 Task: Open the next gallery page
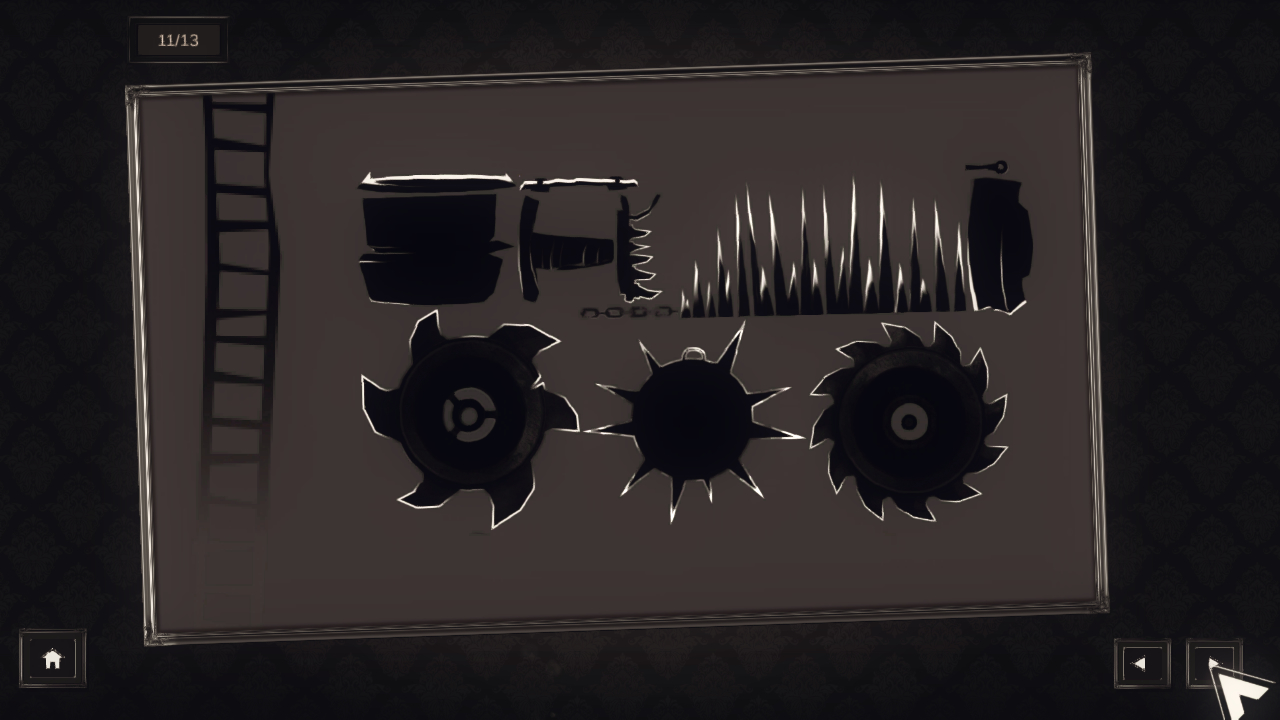1213,663
